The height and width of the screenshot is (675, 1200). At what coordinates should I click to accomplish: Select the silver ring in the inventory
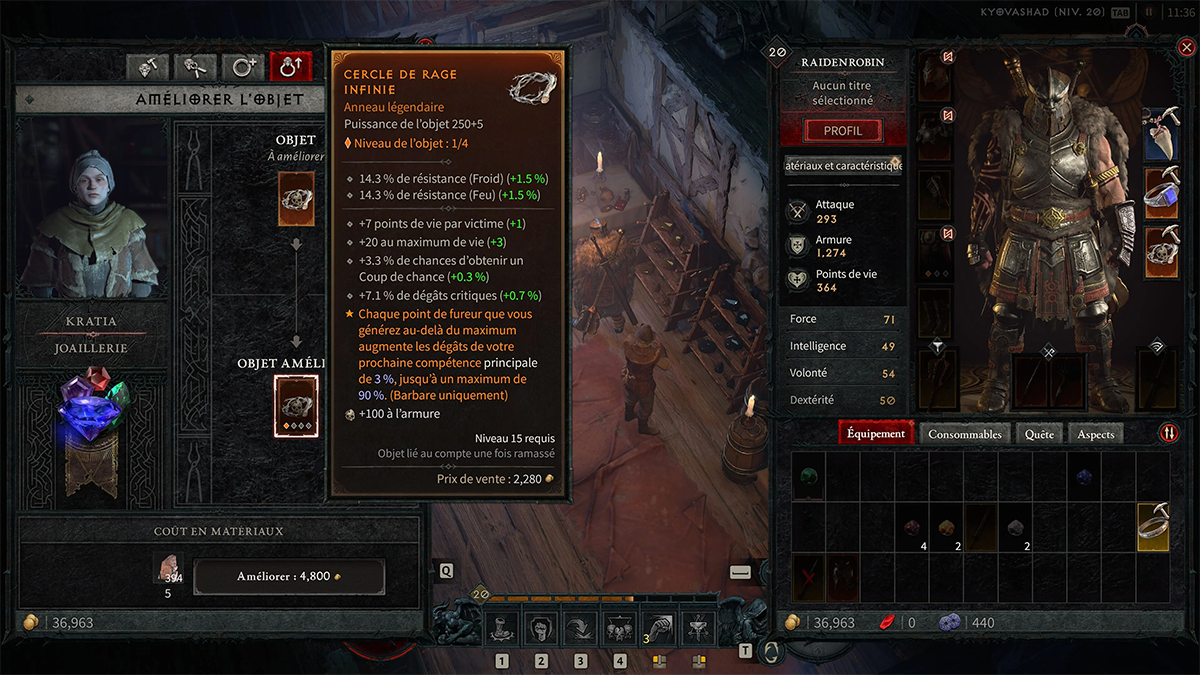[x=1152, y=526]
